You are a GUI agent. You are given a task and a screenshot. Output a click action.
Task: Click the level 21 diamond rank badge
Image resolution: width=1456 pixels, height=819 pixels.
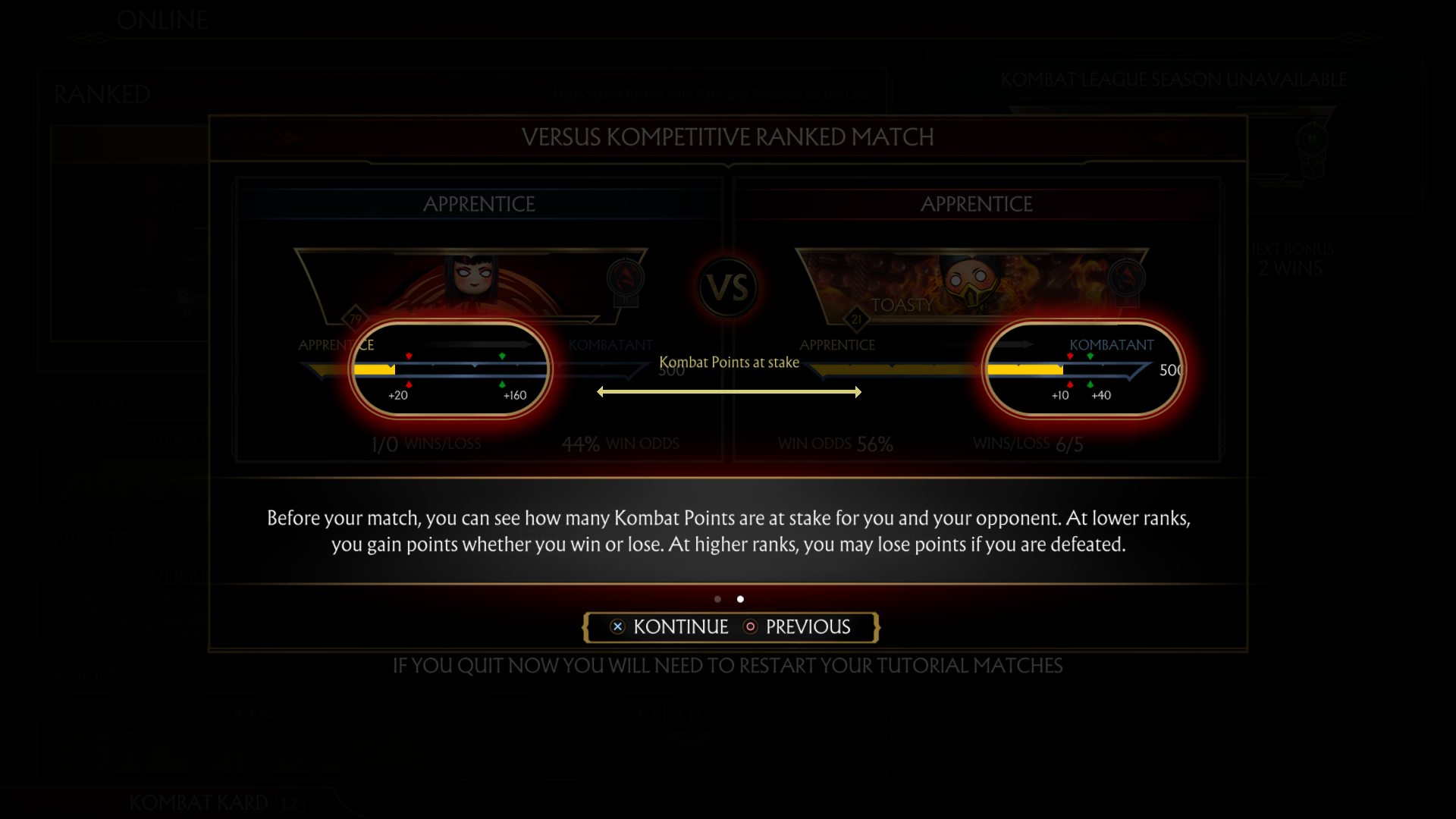click(857, 319)
